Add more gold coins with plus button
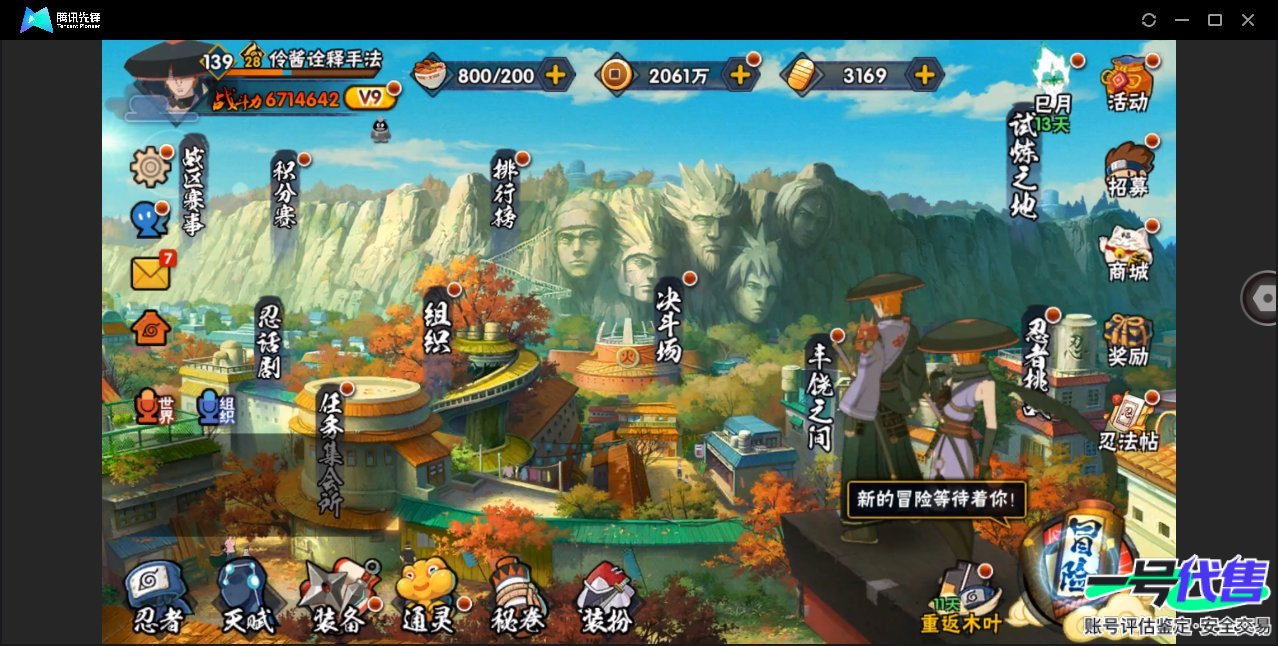Screen dimensions: 1278x646 click(741, 74)
